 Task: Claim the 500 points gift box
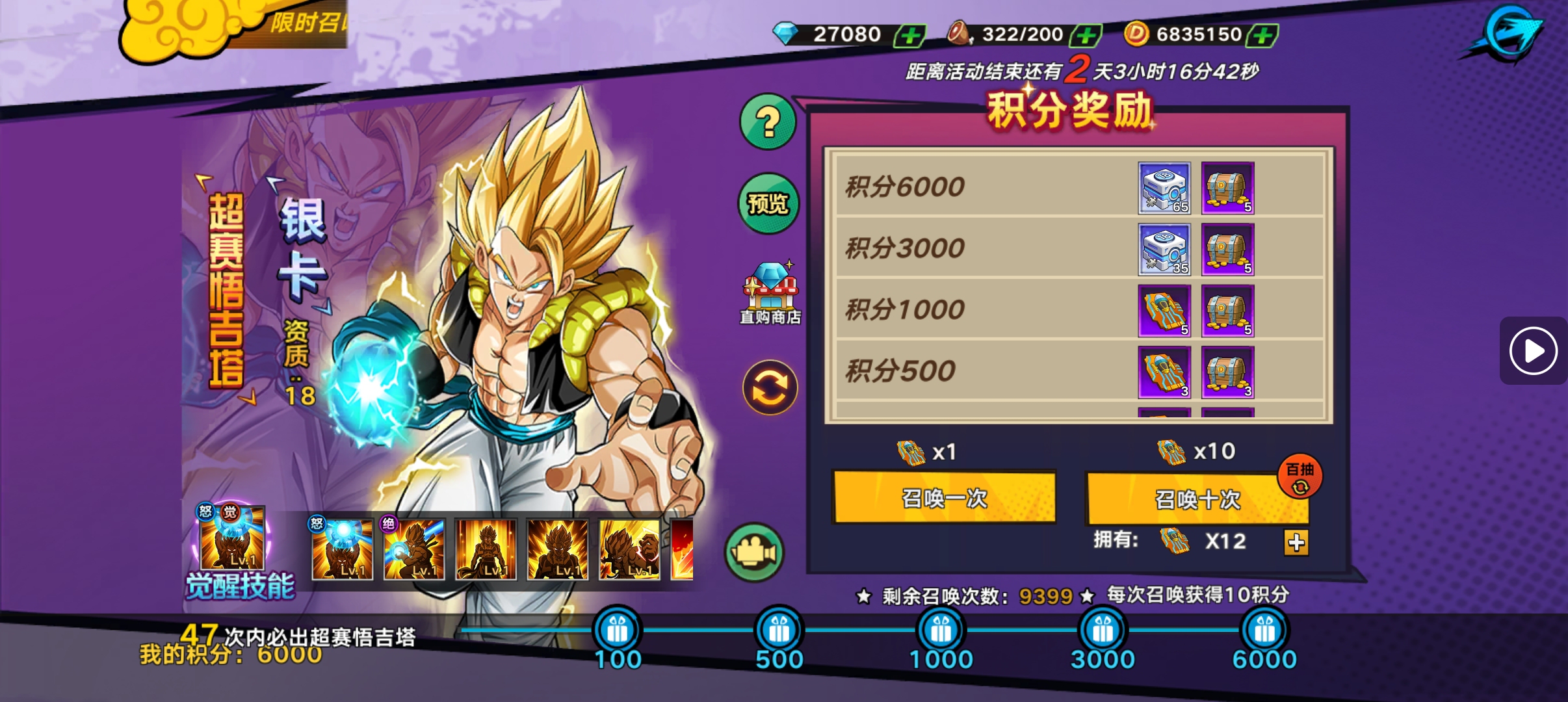[x=779, y=630]
